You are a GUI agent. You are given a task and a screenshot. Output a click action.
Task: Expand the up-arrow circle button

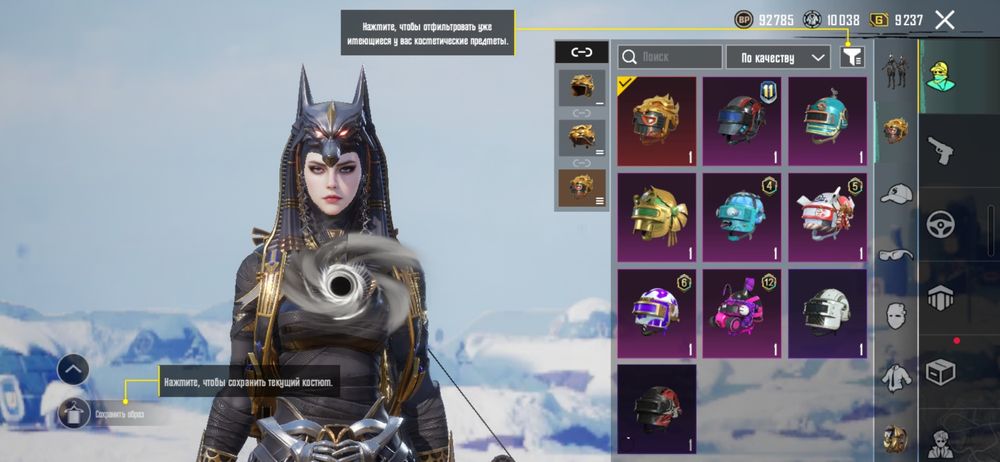[x=74, y=369]
